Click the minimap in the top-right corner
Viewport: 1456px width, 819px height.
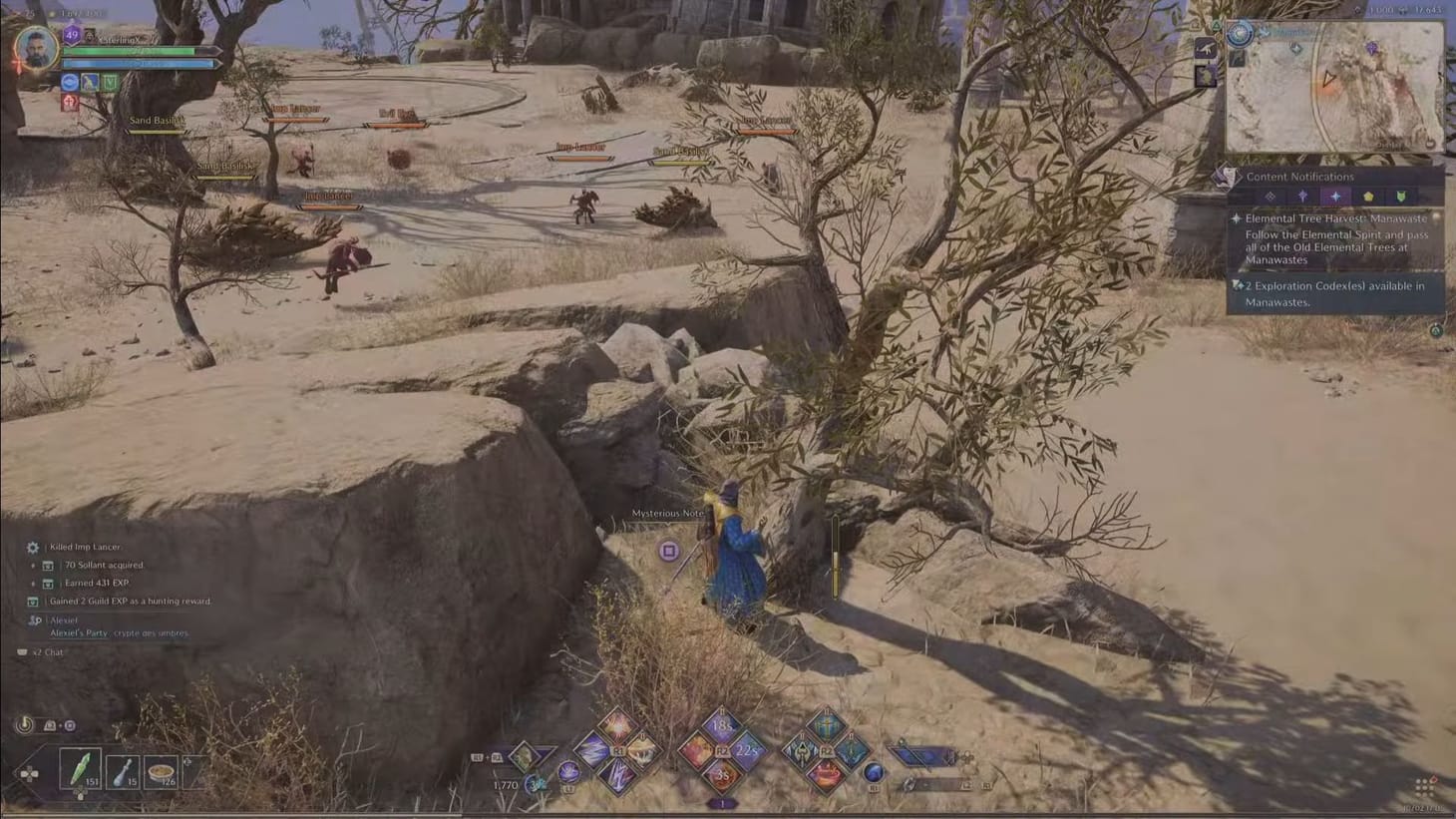(x=1336, y=85)
